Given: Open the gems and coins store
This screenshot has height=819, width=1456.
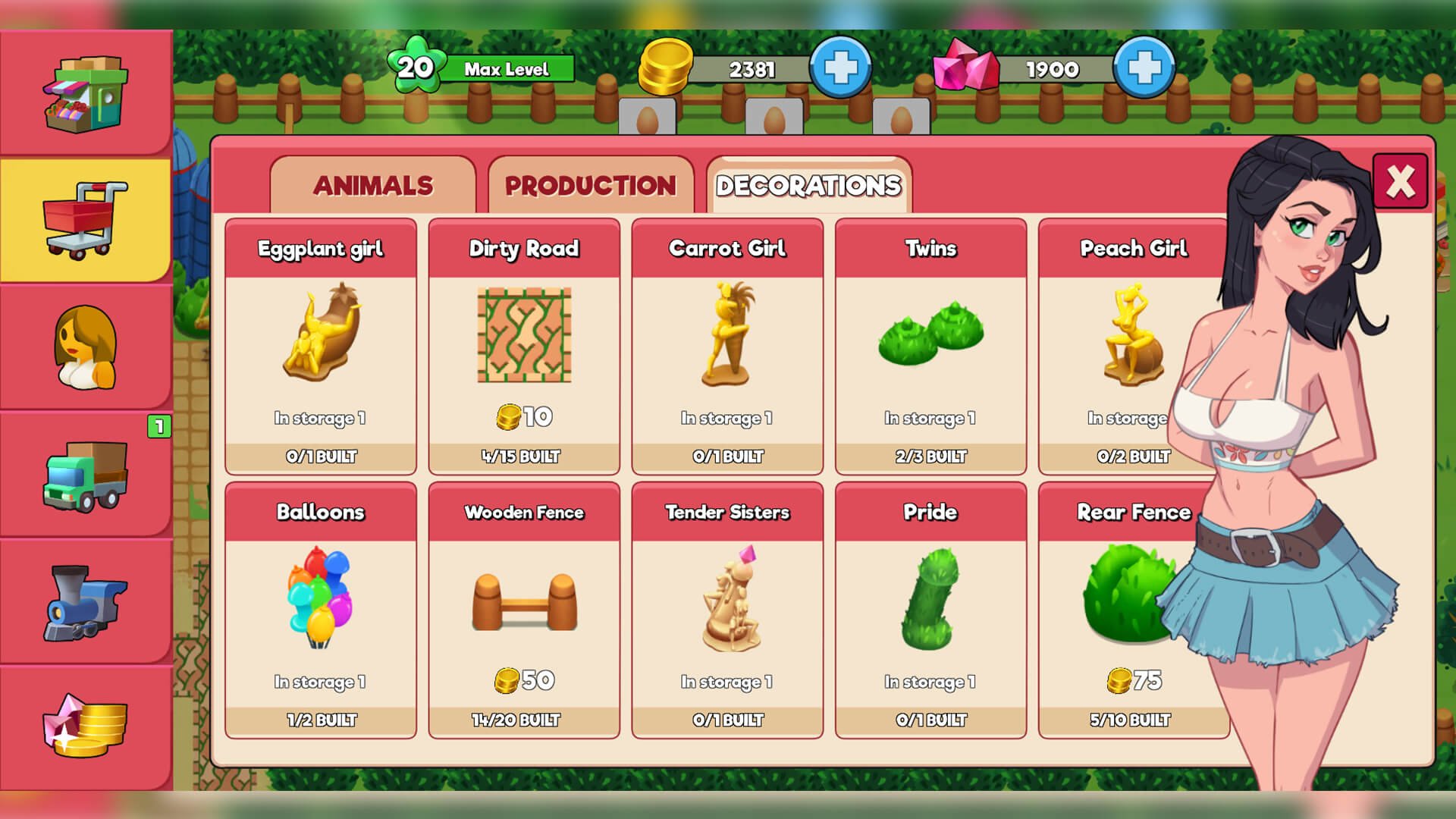Looking at the screenshot, I should 86,726.
